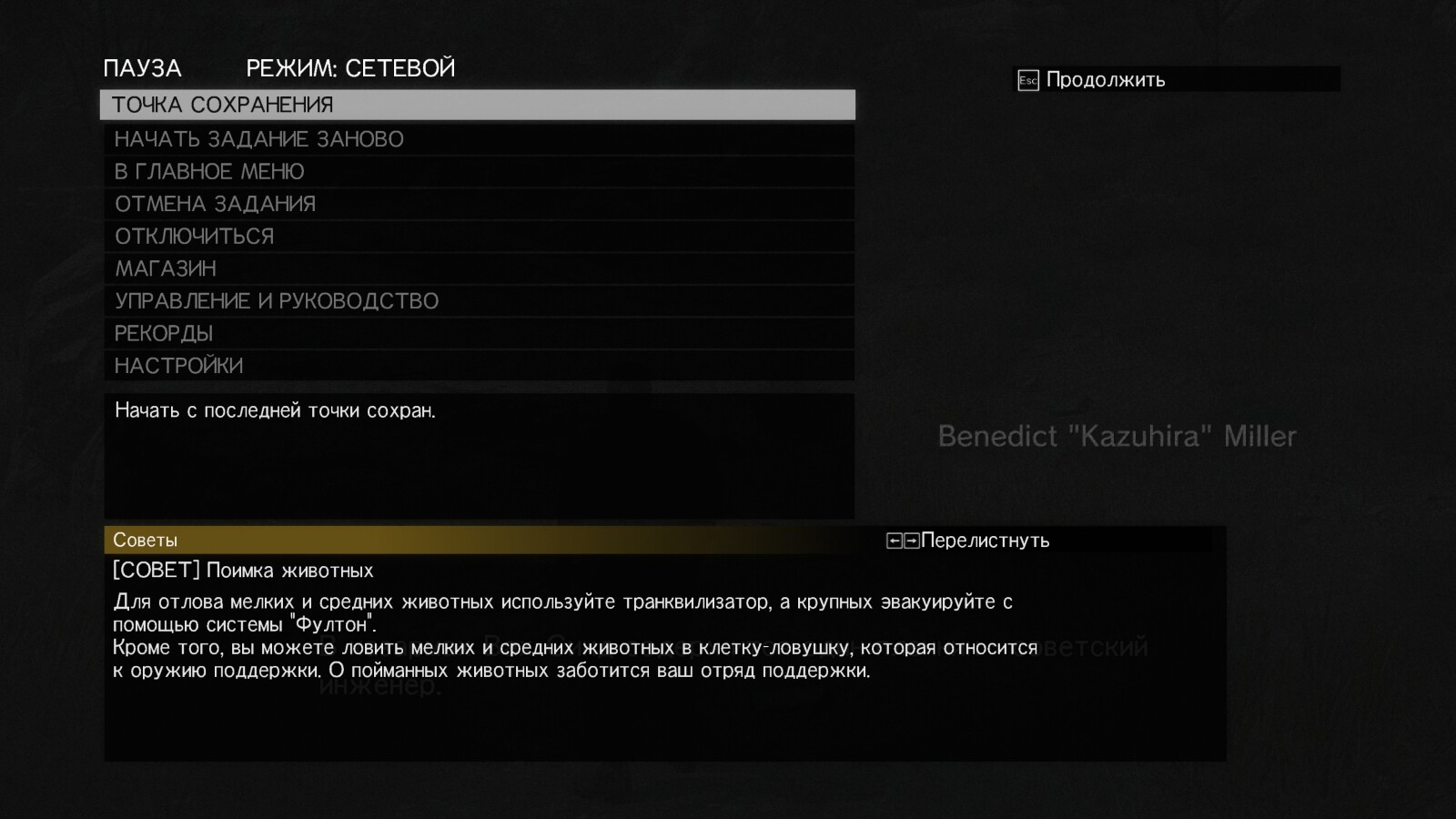The height and width of the screenshot is (819, 1456).
Task: Click Перелистнуть to flip the tip page
Action: pos(986,540)
